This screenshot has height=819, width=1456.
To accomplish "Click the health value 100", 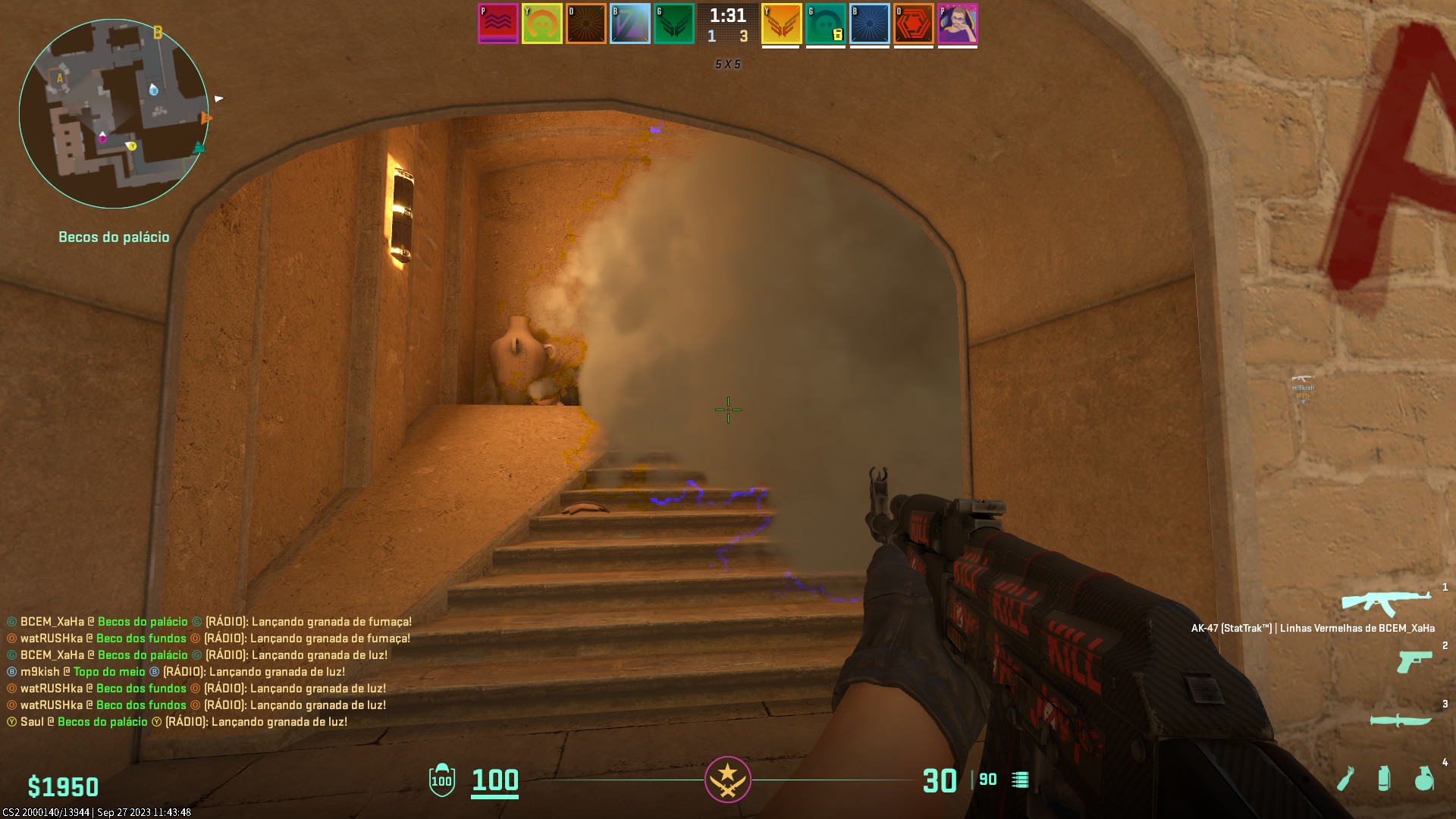I will tap(494, 780).
